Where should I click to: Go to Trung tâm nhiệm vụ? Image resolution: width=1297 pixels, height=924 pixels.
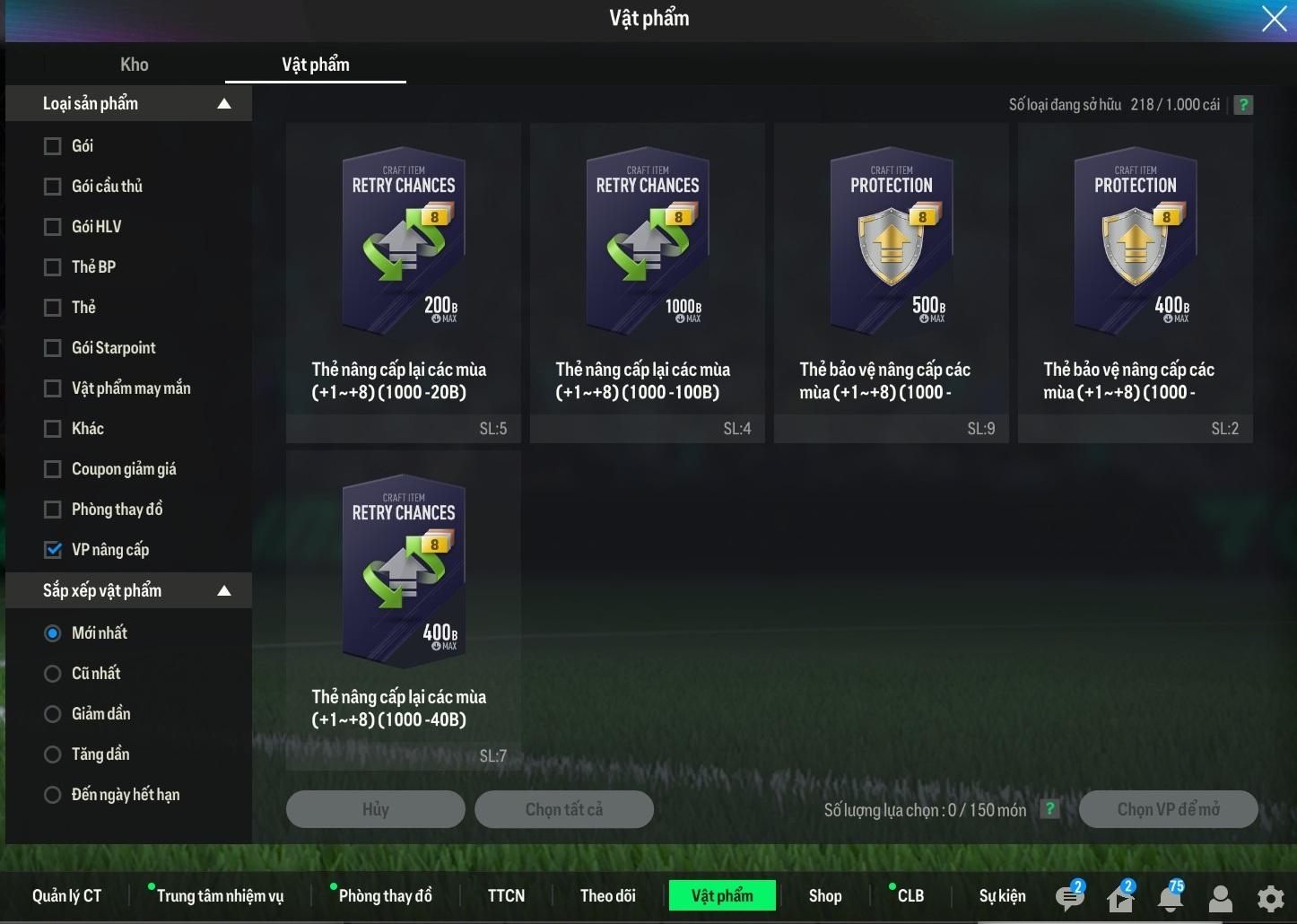click(220, 896)
